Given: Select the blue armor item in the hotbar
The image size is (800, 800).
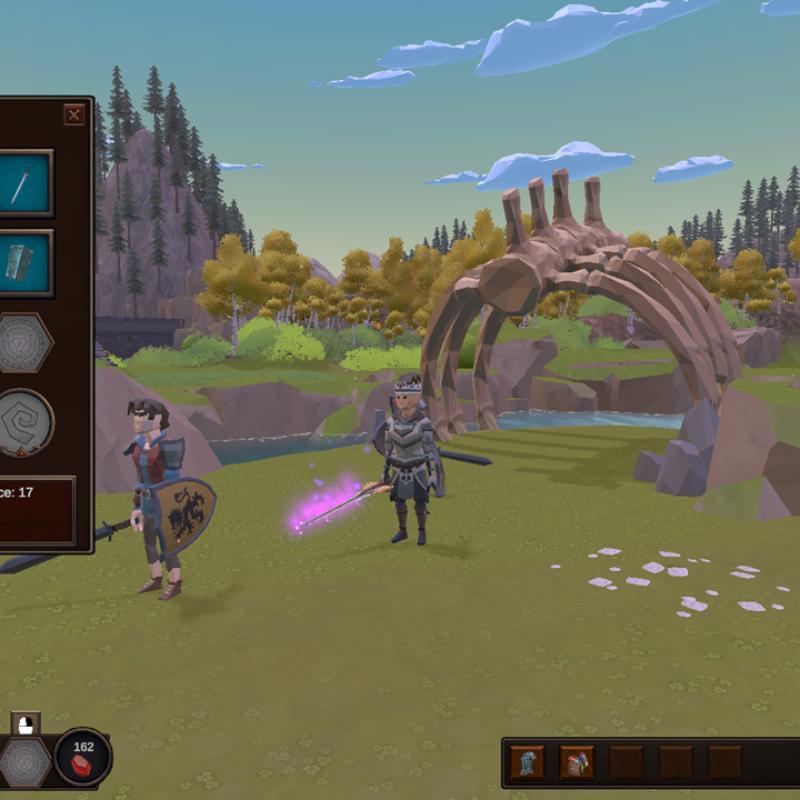Looking at the screenshot, I should pyautogui.click(x=527, y=763).
